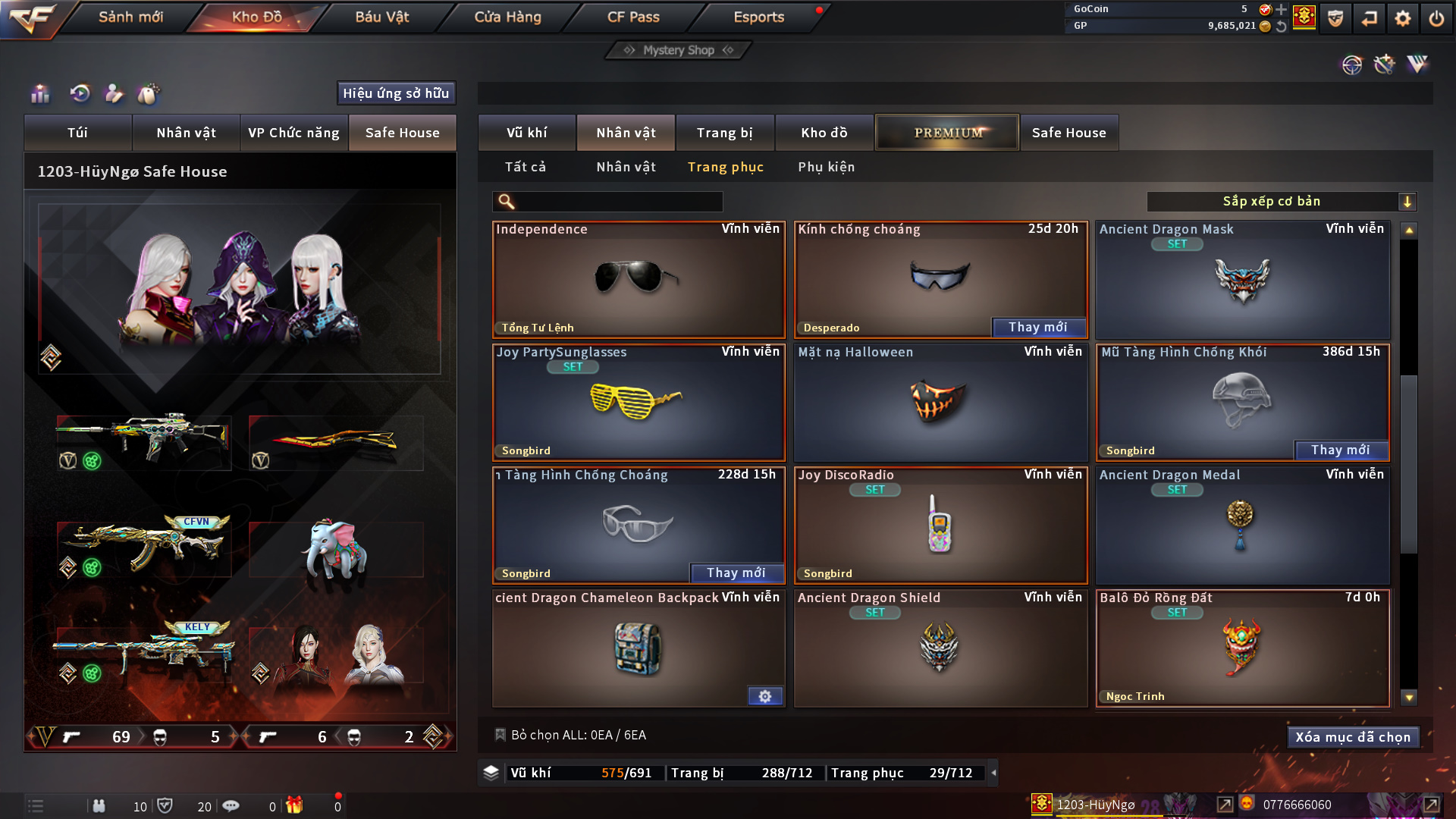Viewport: 1456px width, 819px height.
Task: Click Xóa mục đã chọn button
Action: [x=1352, y=737]
